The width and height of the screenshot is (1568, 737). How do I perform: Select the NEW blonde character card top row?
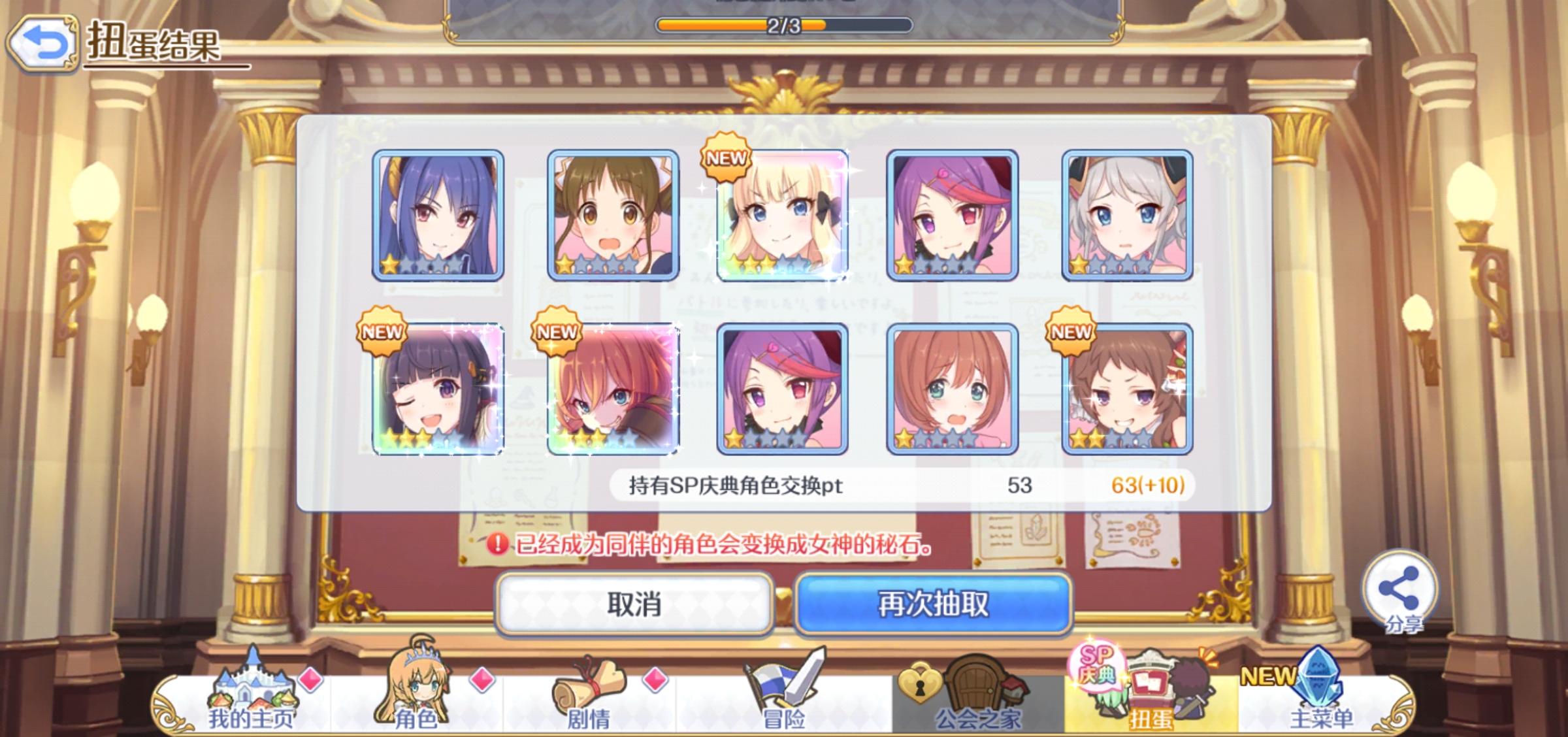click(784, 216)
